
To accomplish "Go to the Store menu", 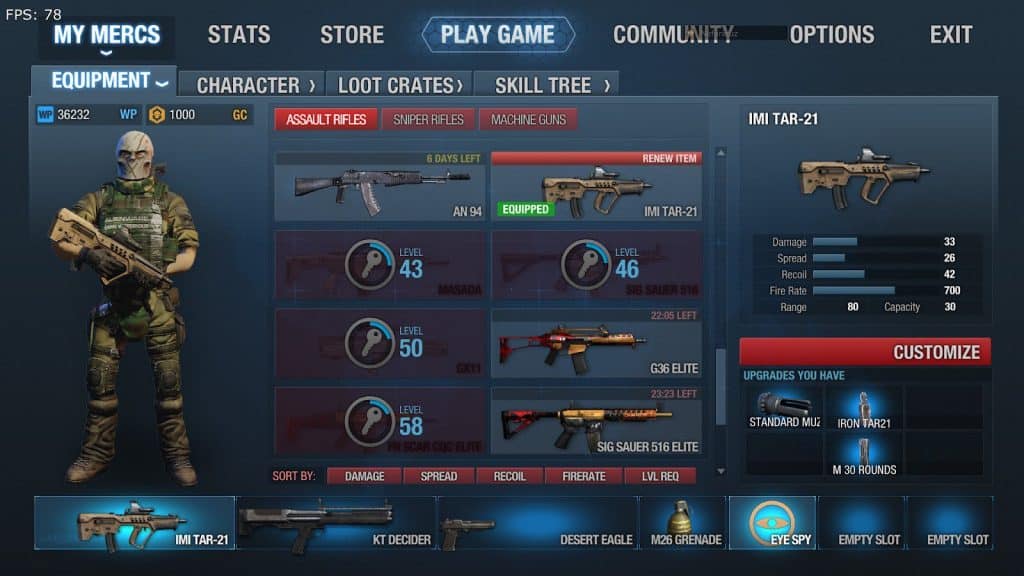I will 351,35.
